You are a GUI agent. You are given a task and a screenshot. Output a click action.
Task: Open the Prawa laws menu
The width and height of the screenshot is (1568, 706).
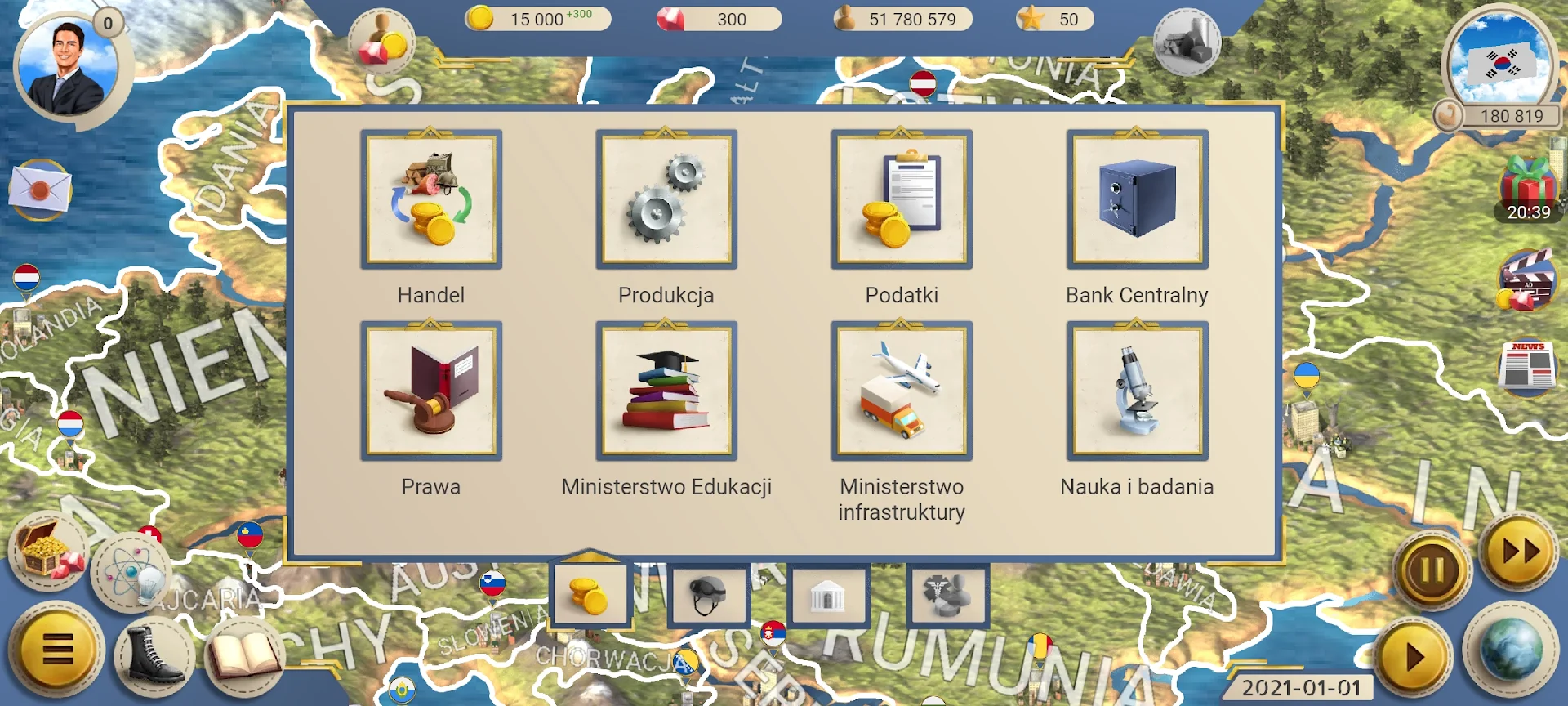(x=431, y=391)
